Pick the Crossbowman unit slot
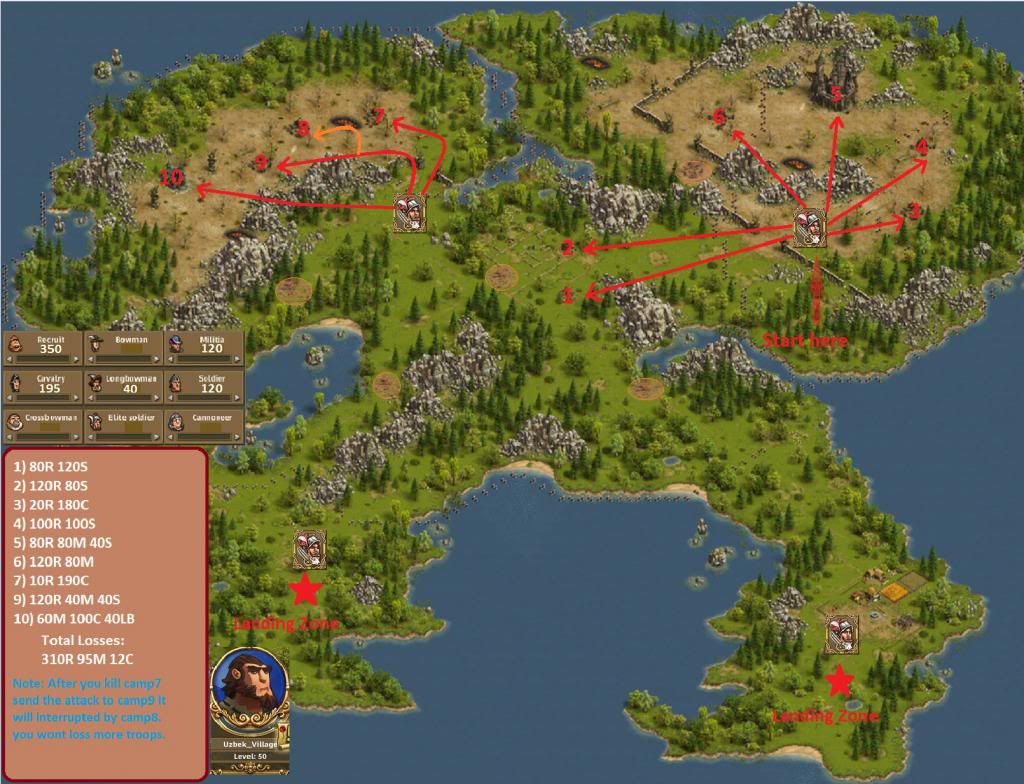This screenshot has height=784, width=1024. pyautogui.click(x=42, y=424)
